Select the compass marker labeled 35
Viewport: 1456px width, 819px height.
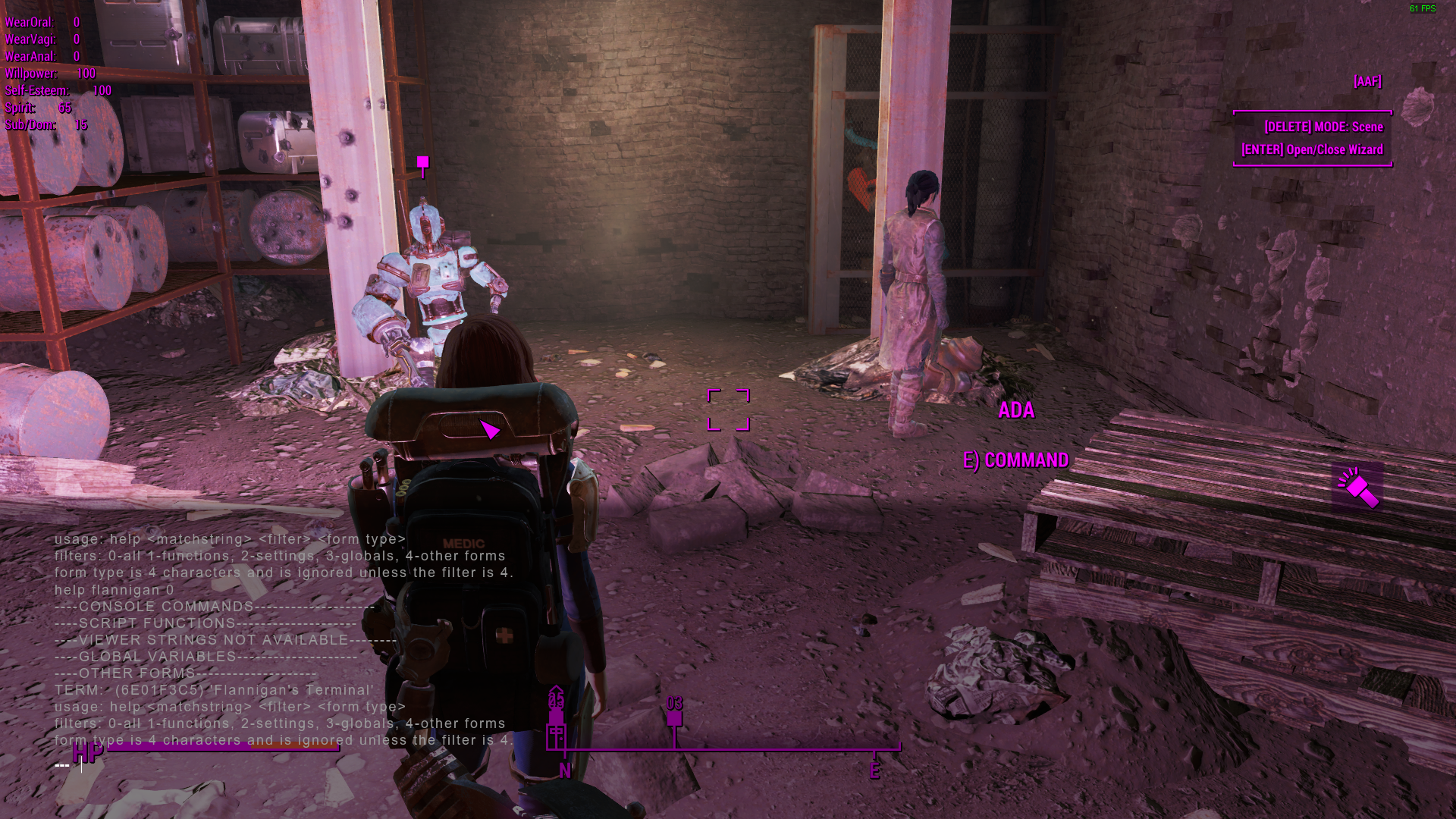pos(557,717)
